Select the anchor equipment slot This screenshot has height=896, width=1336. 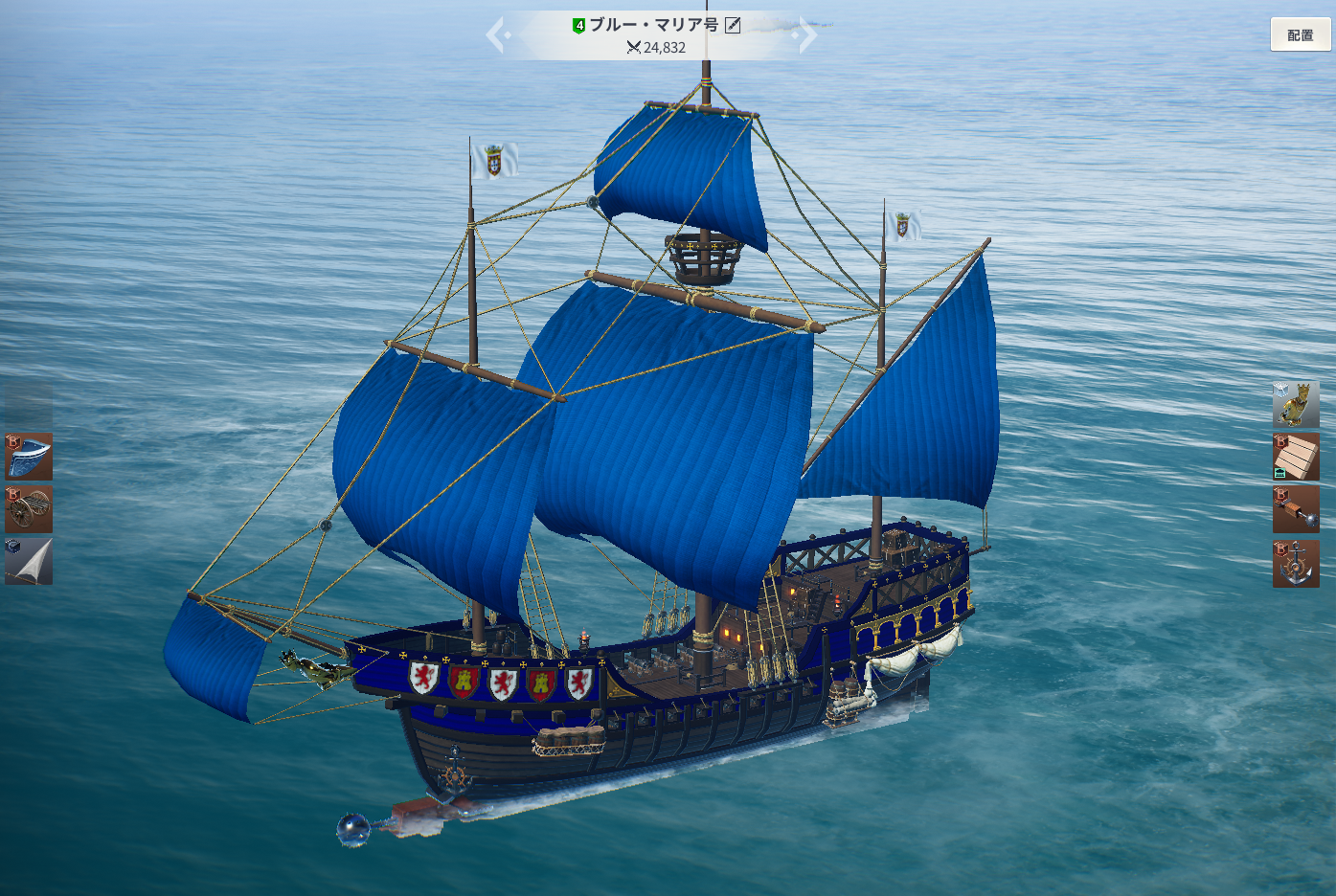click(1296, 563)
